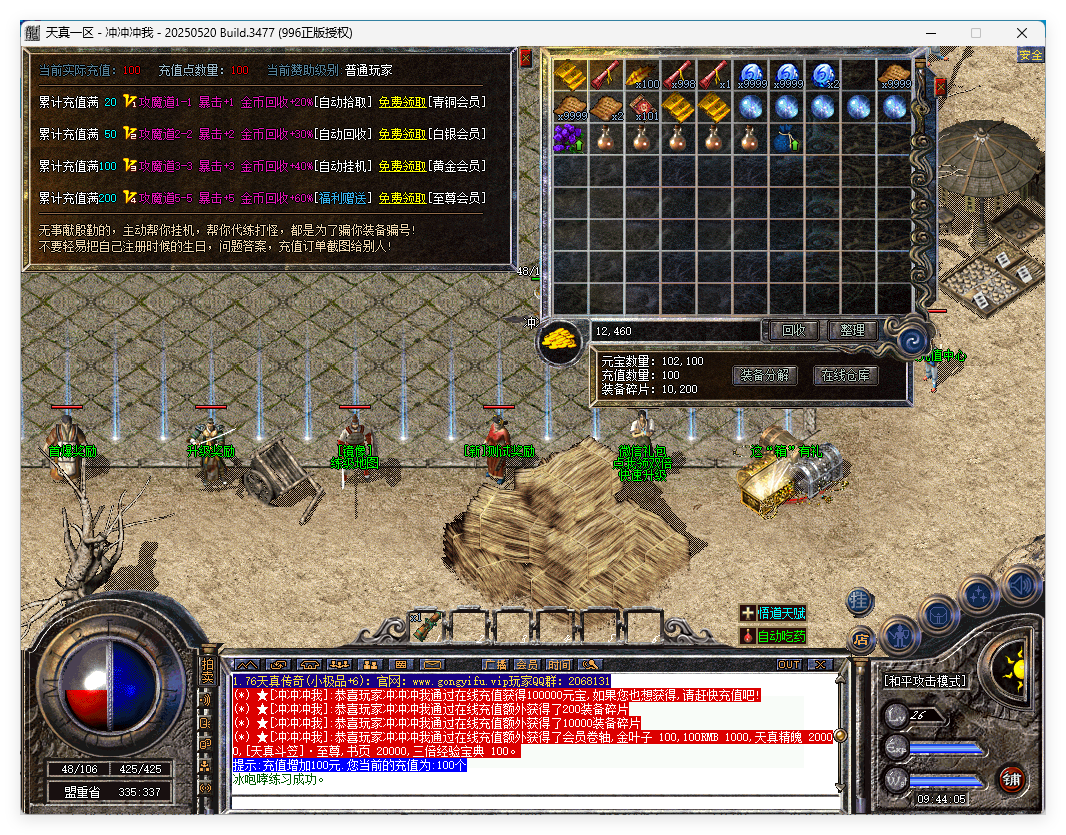
Task: Select the blue pouch item in bag
Action: click(x=786, y=139)
